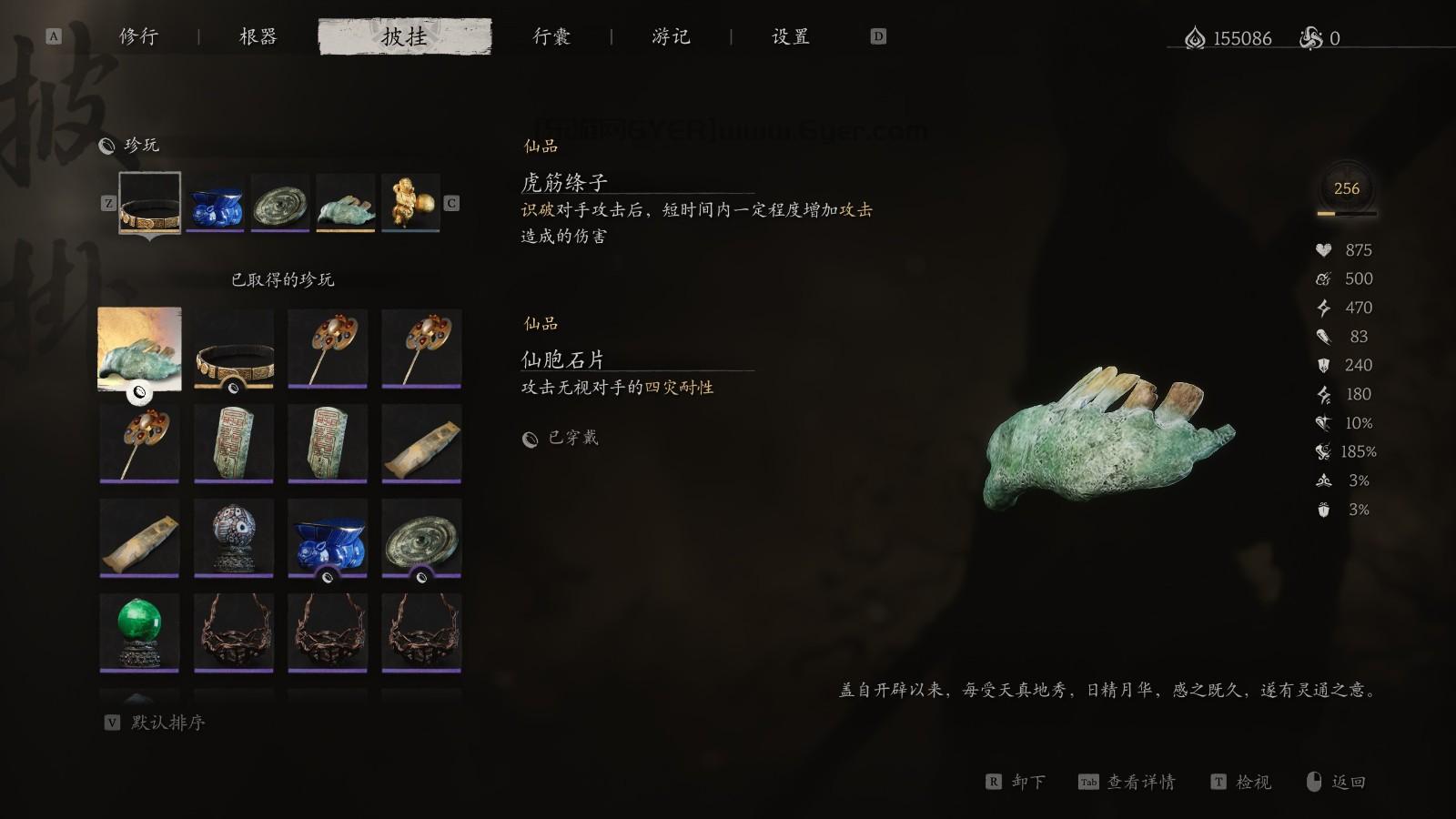Click the defense stat icon showing 240
The width and height of the screenshot is (1456, 819).
[1324, 365]
